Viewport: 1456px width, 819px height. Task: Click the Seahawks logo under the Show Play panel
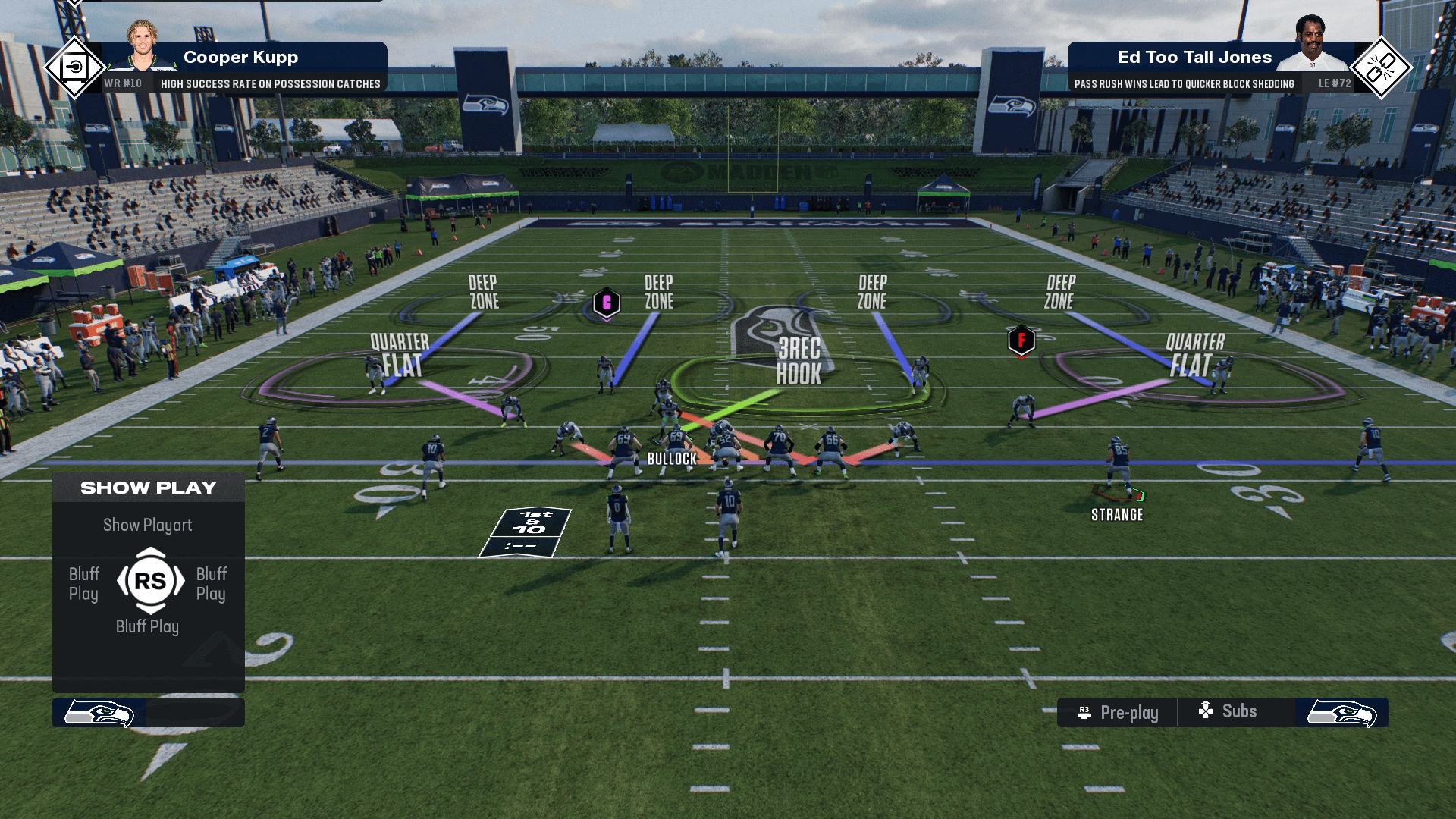coord(99,714)
